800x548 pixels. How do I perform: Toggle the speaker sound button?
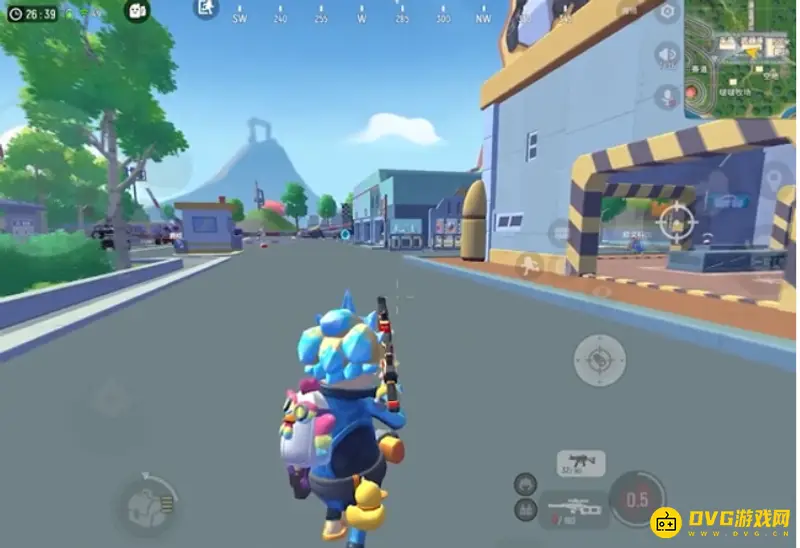pyautogui.click(x=667, y=55)
